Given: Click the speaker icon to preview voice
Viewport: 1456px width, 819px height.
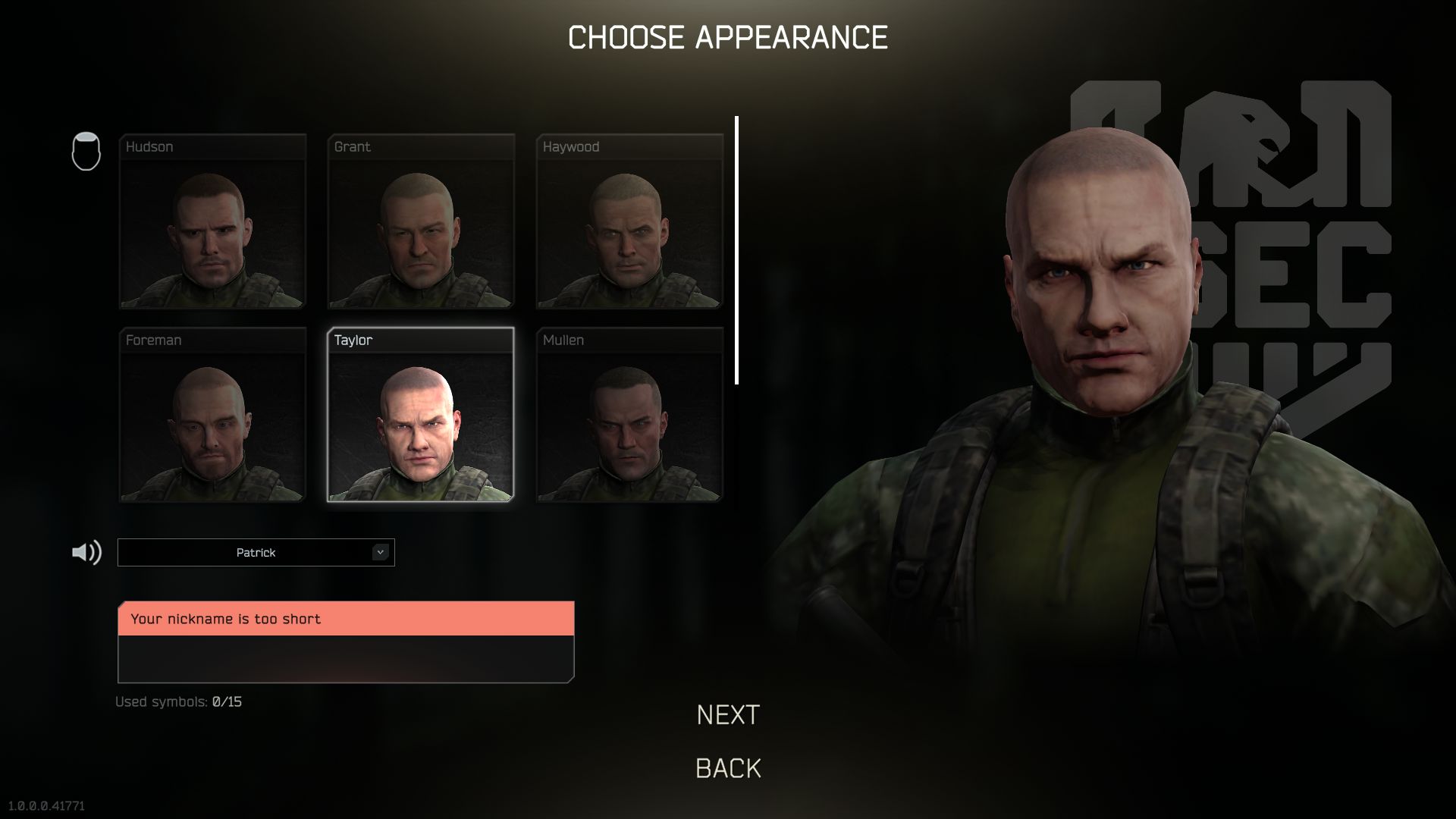Looking at the screenshot, I should click(x=86, y=553).
